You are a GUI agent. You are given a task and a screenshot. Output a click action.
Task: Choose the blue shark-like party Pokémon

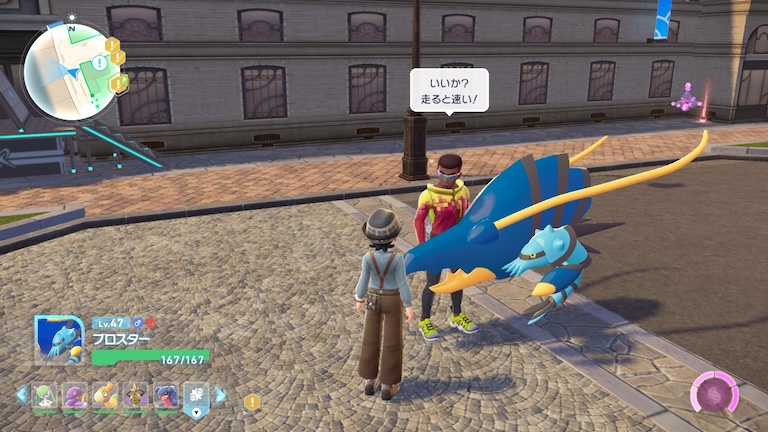point(166,395)
